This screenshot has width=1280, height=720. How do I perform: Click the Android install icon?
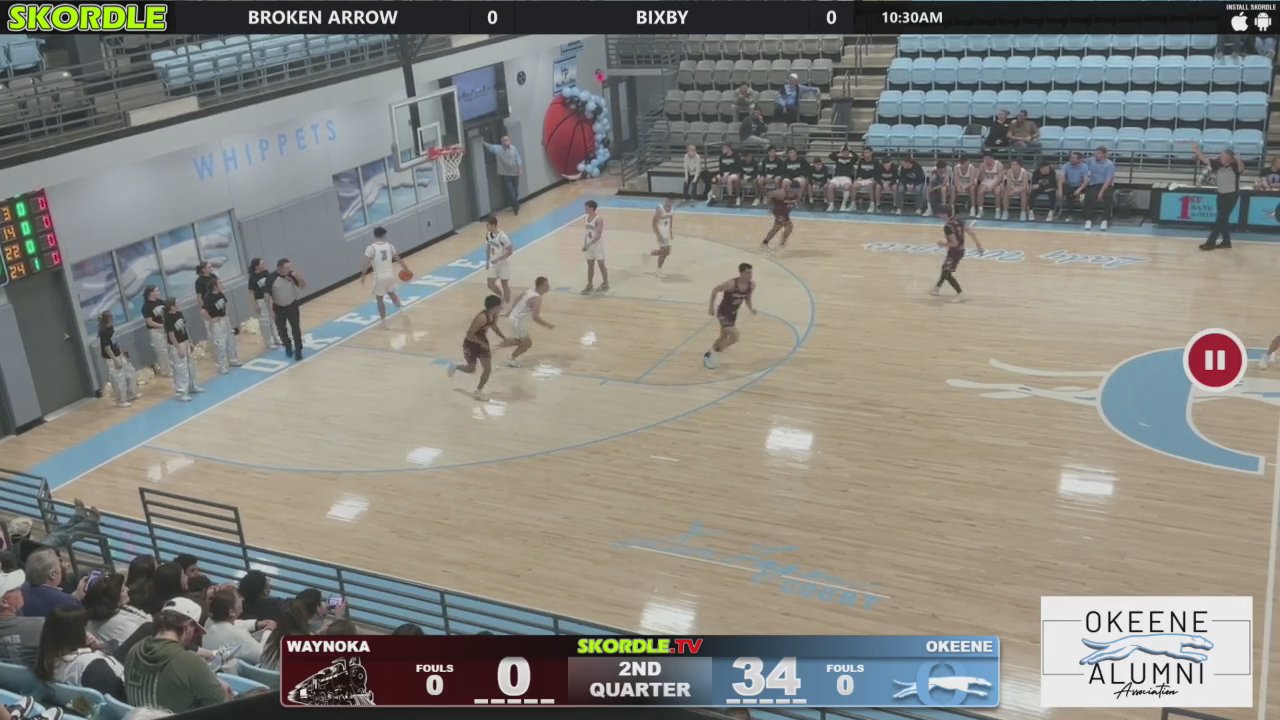click(x=1262, y=21)
